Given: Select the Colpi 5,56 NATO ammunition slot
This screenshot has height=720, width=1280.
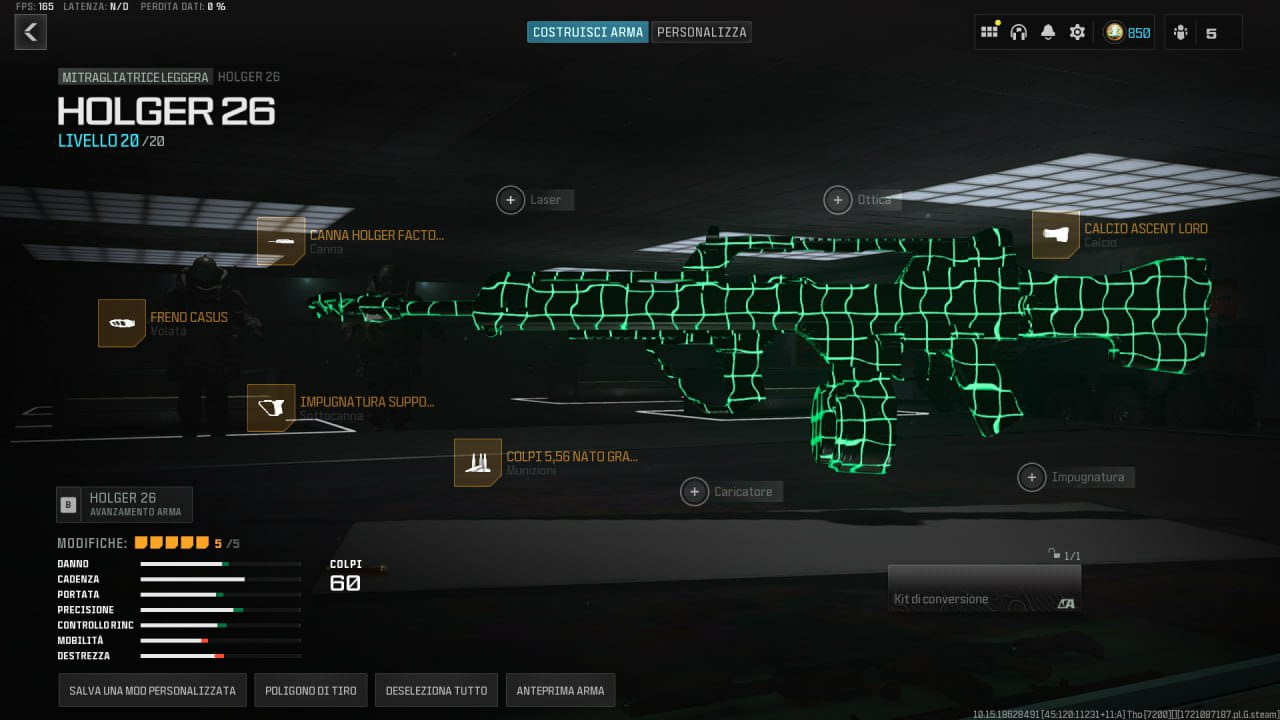Looking at the screenshot, I should tap(478, 462).
